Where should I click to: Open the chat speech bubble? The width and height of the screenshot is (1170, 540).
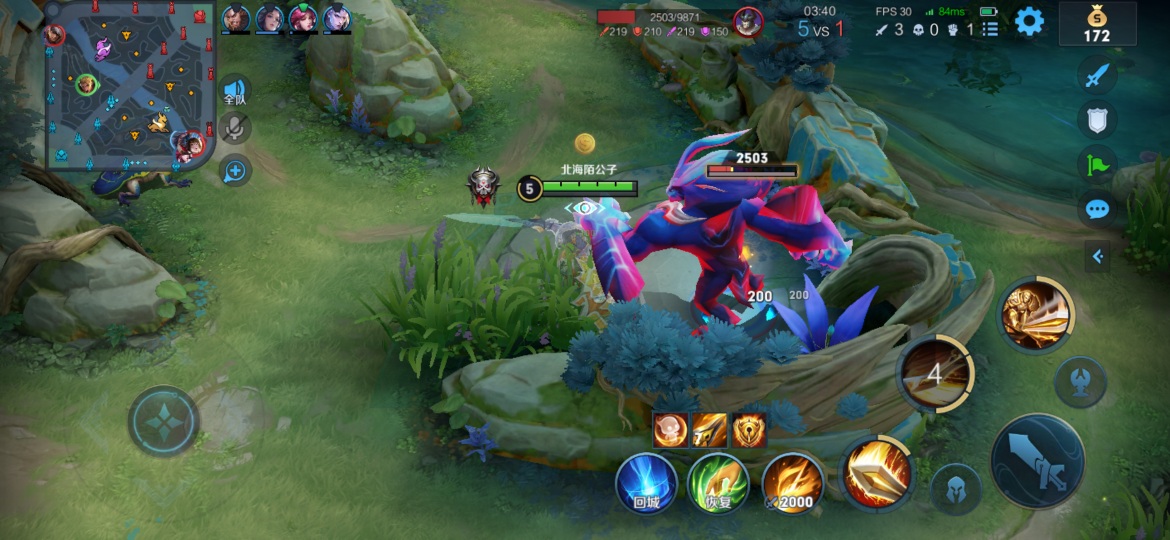coord(1098,209)
